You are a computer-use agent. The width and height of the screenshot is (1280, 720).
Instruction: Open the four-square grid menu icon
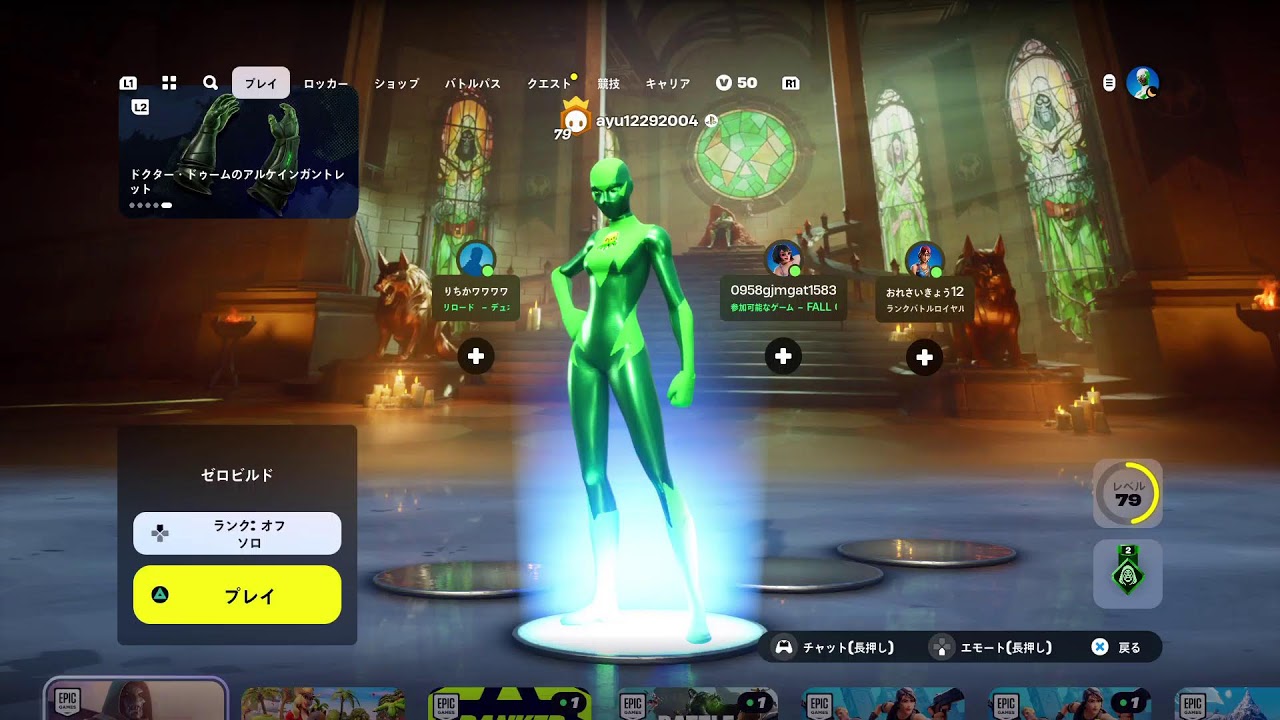coord(169,83)
